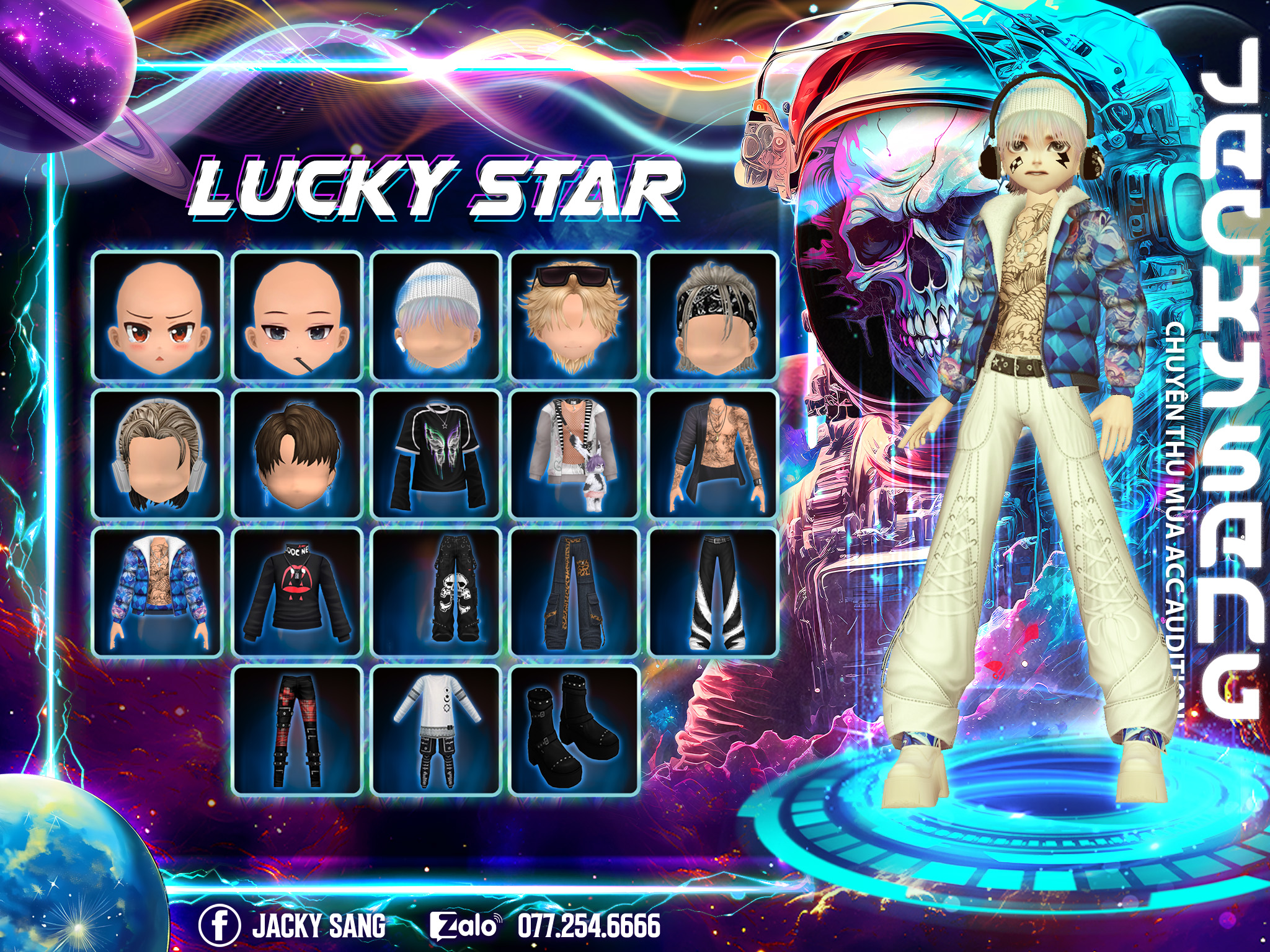Screen dimensions: 1270x952
Task: Select the red-eyed angry face tile
Action: point(158,316)
